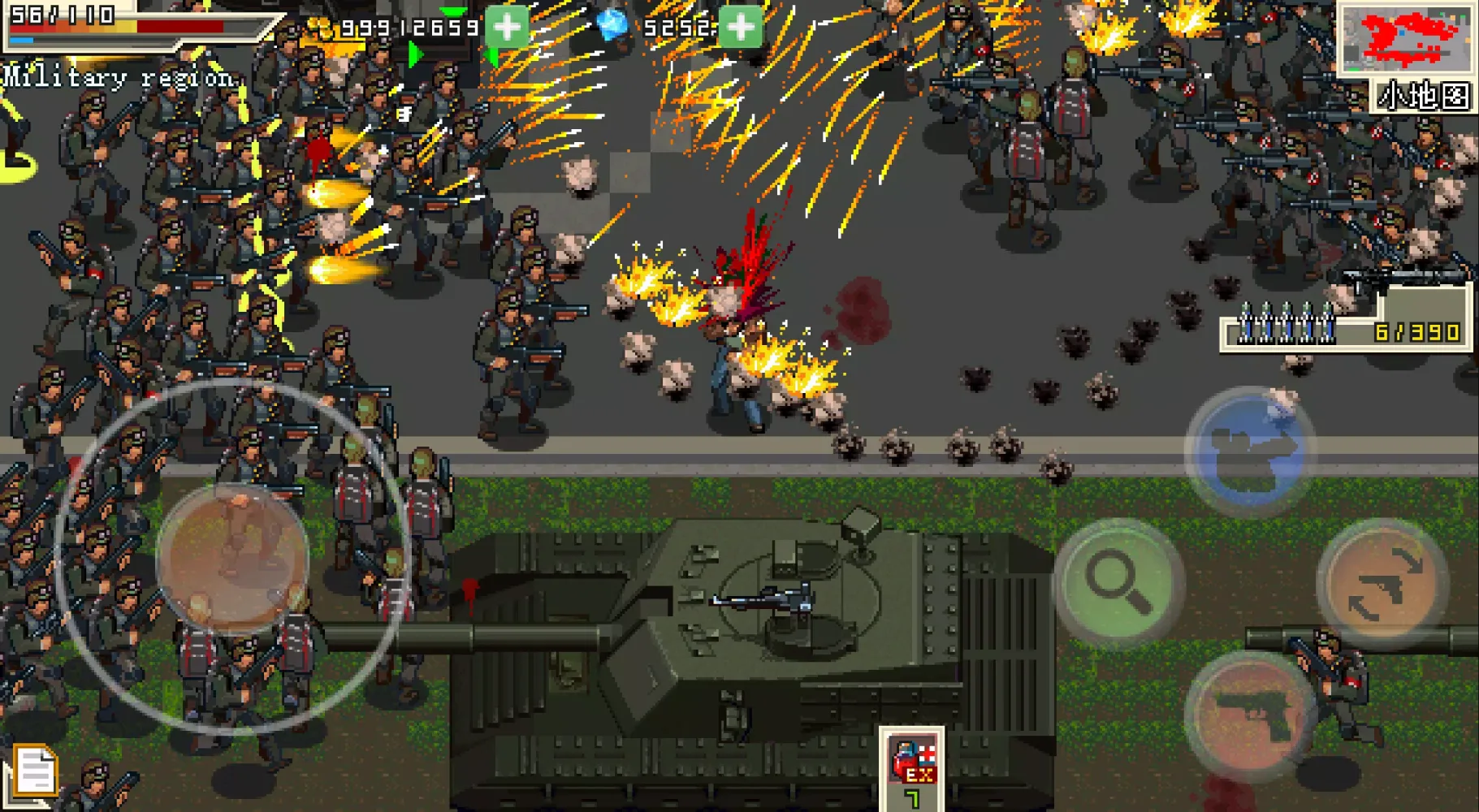Screen dimensions: 1479x812
Task: Click the green plus to buy diamonds
Action: click(740, 25)
